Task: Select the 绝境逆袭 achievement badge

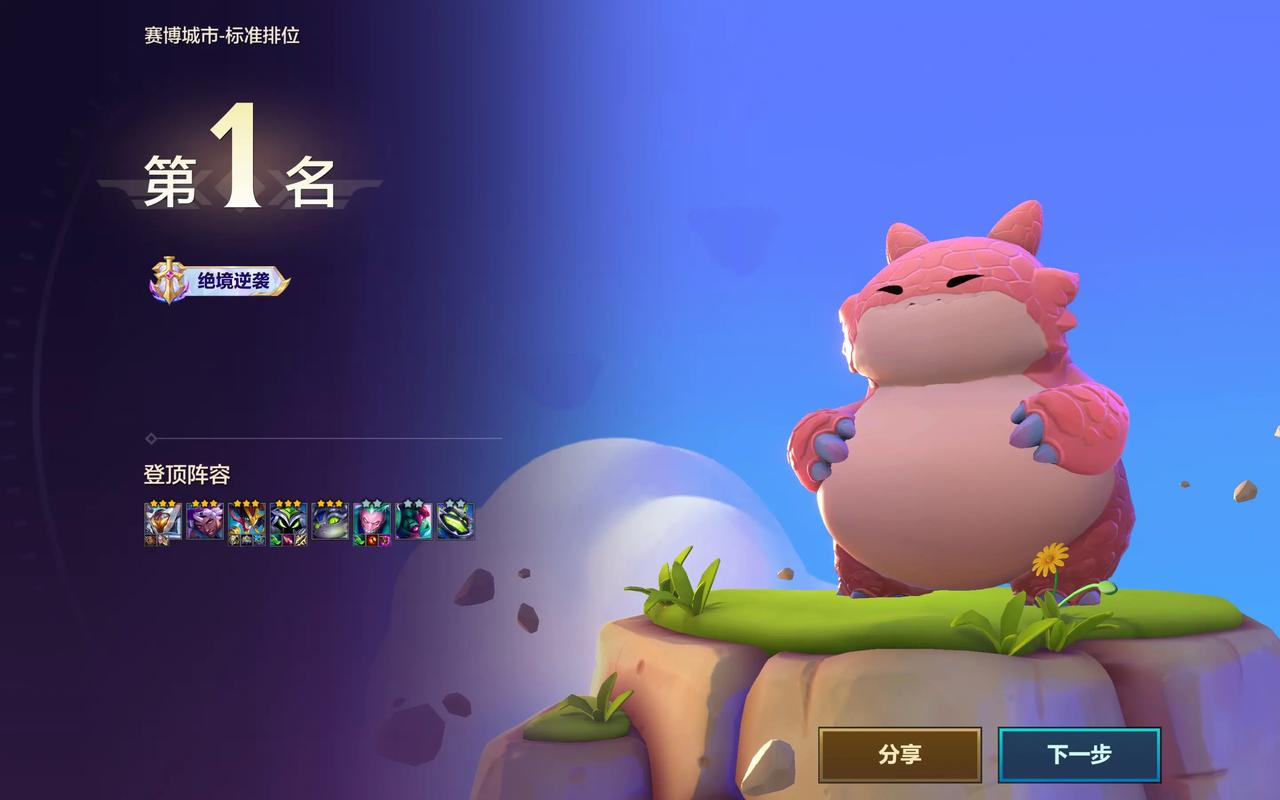Action: click(220, 282)
